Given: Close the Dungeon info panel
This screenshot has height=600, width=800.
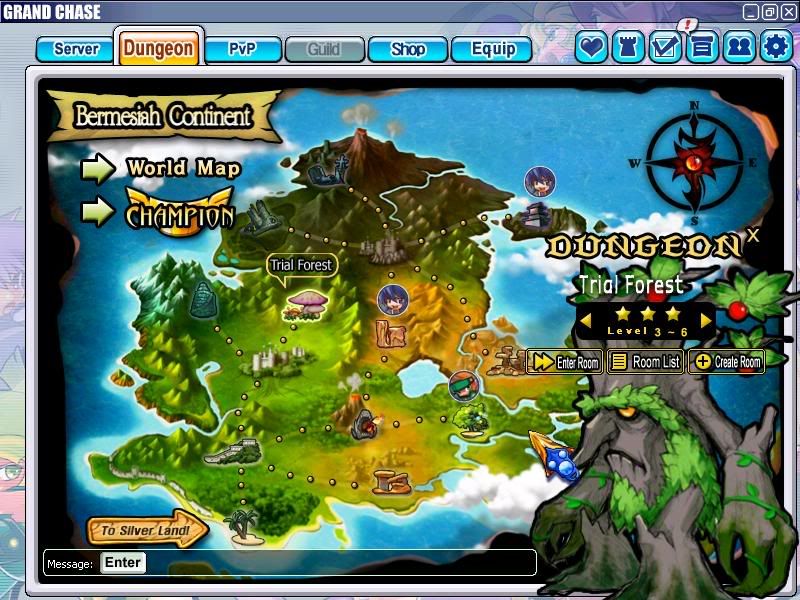Looking at the screenshot, I should coord(753,235).
